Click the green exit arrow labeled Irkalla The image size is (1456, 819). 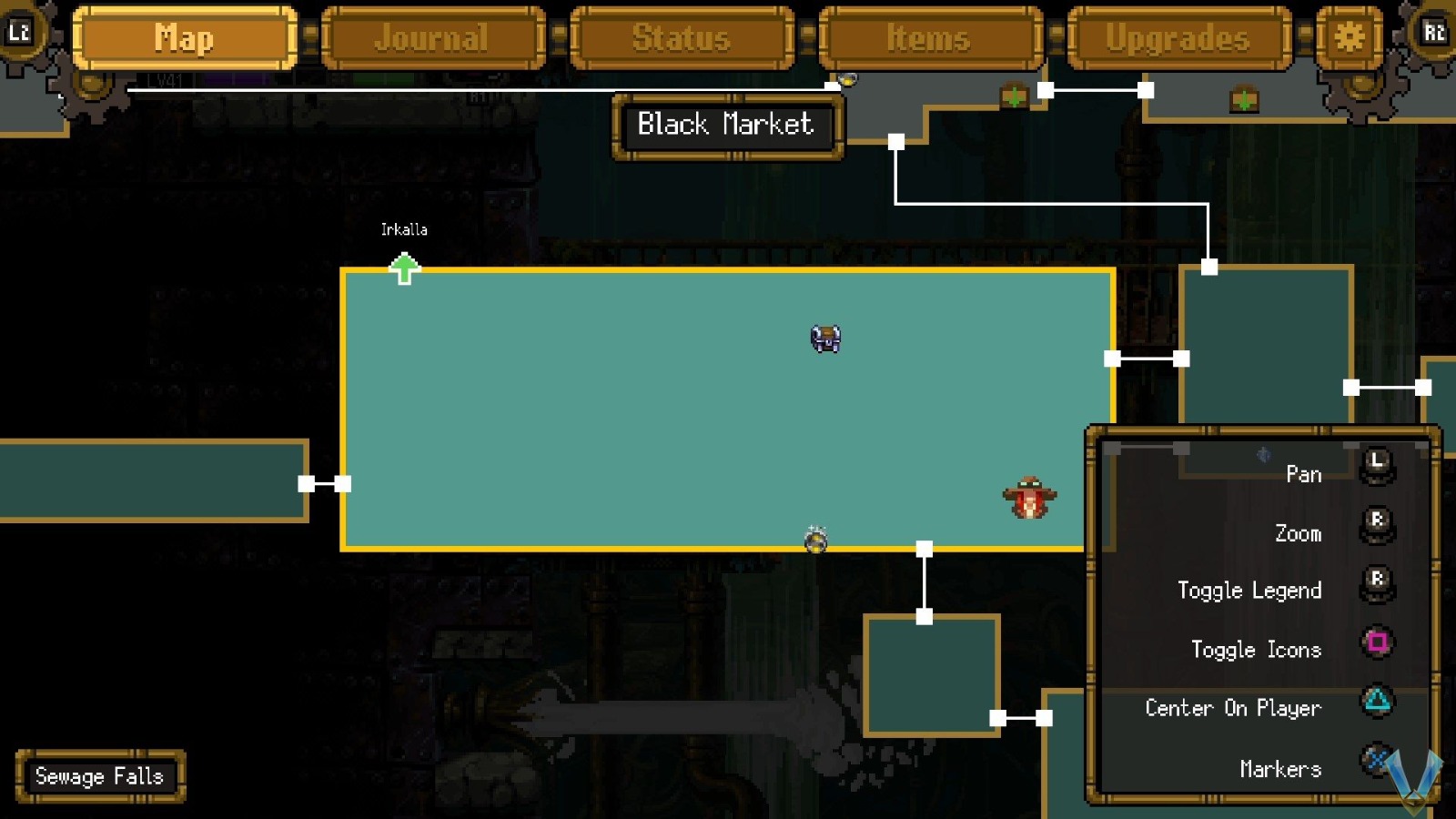403,268
